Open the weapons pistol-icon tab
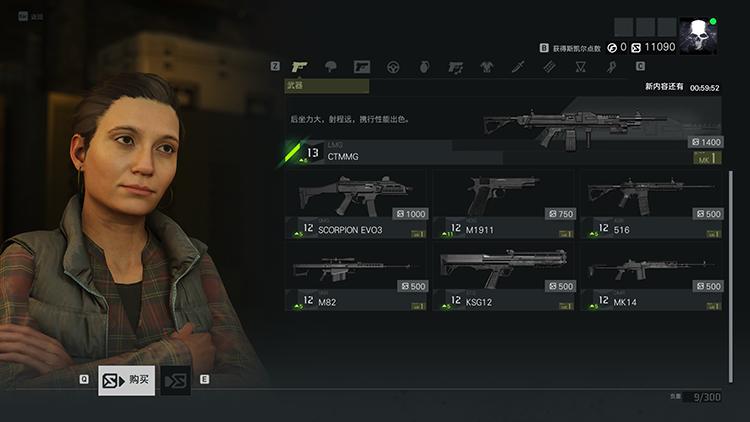The height and width of the screenshot is (422, 750). [x=299, y=67]
